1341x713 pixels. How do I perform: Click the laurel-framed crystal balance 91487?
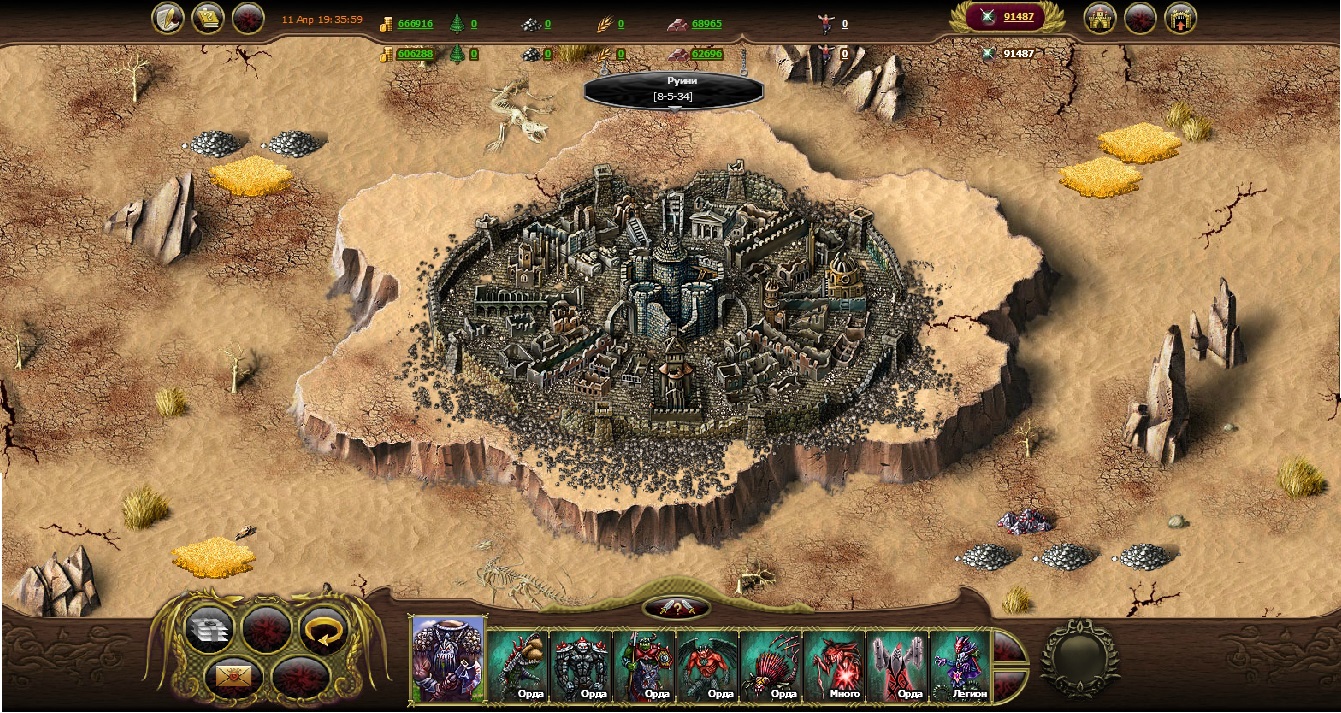tap(1010, 17)
